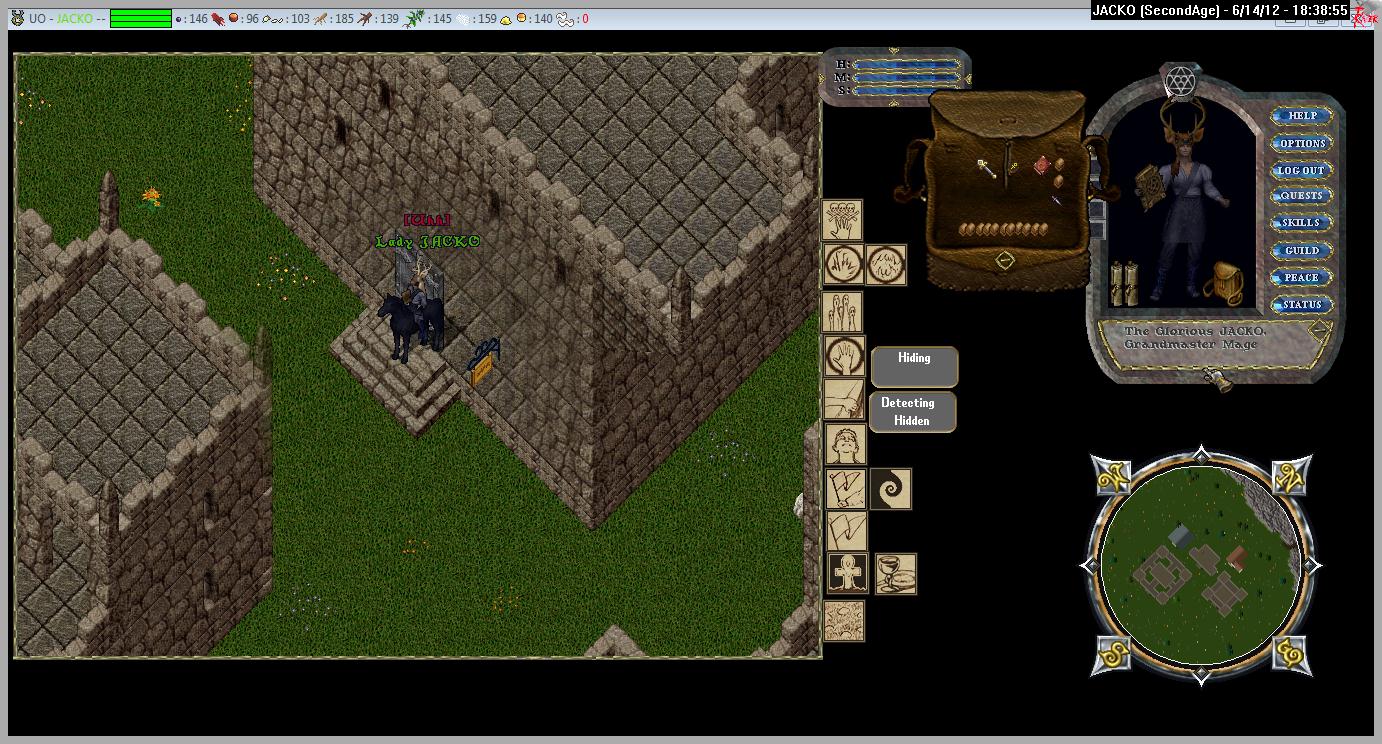Screen dimensions: 1382x744
Task: Cast the upturned face spell icon
Action: (844, 443)
